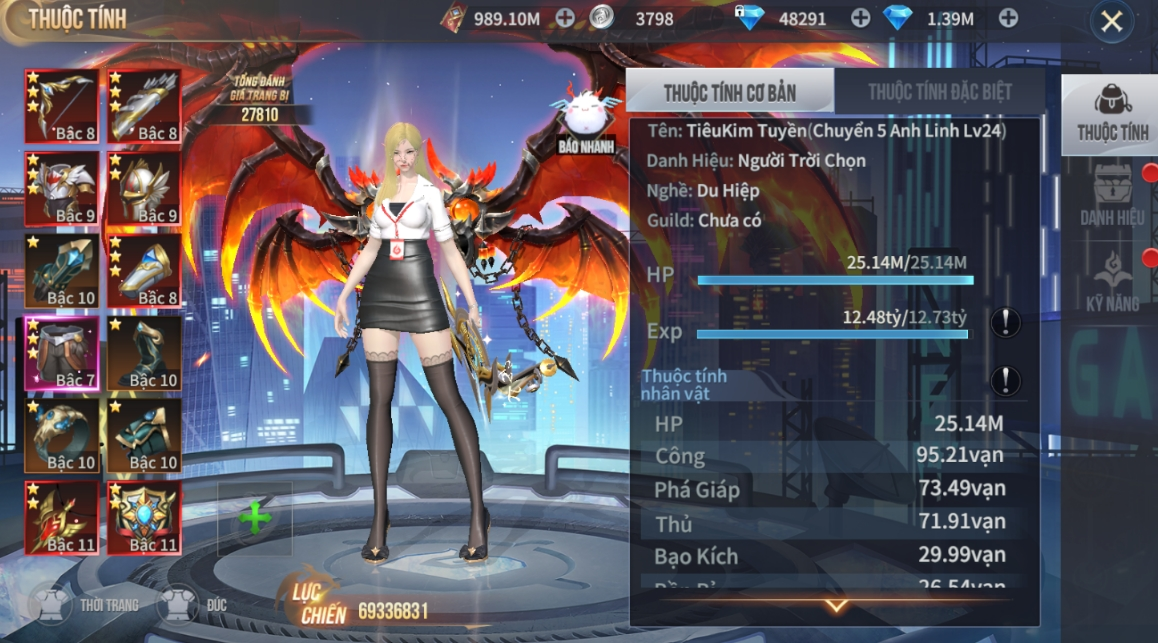Show the Exp info tooltip
This screenshot has width=1158, height=643.
tap(1005, 322)
